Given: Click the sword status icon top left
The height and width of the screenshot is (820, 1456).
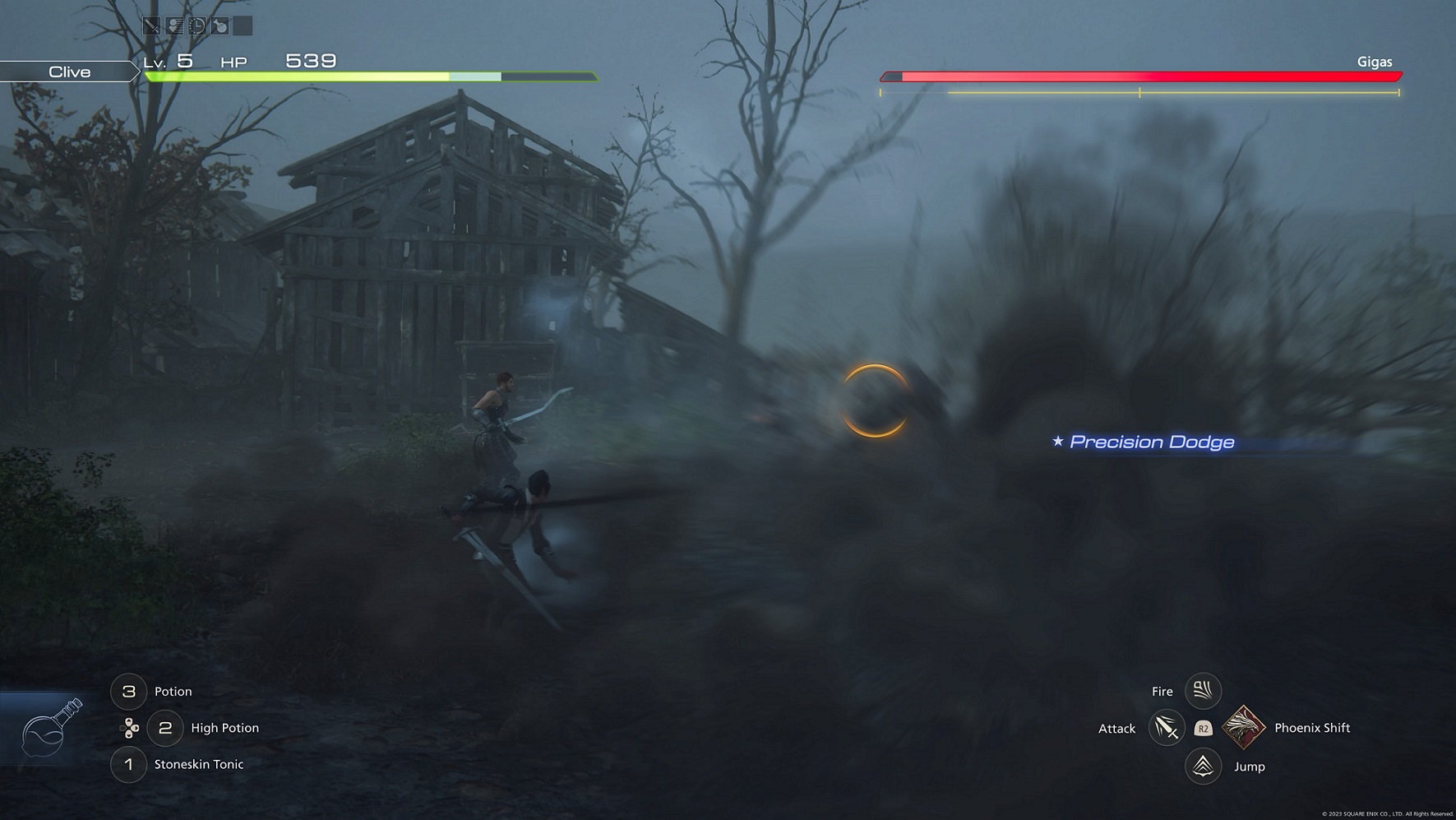Looking at the screenshot, I should [152, 25].
